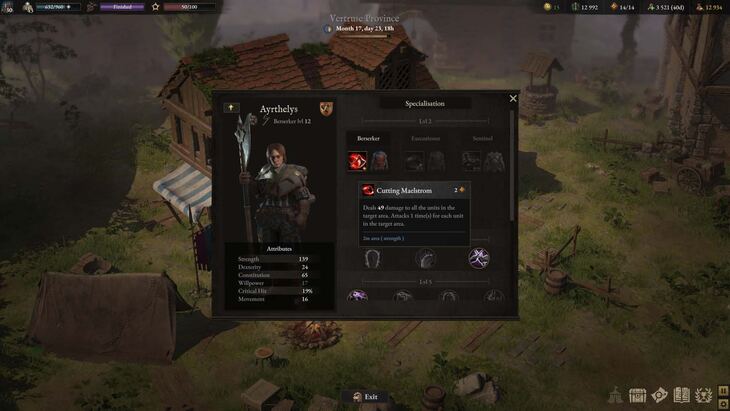Close the character specialisation panel

coord(513,99)
